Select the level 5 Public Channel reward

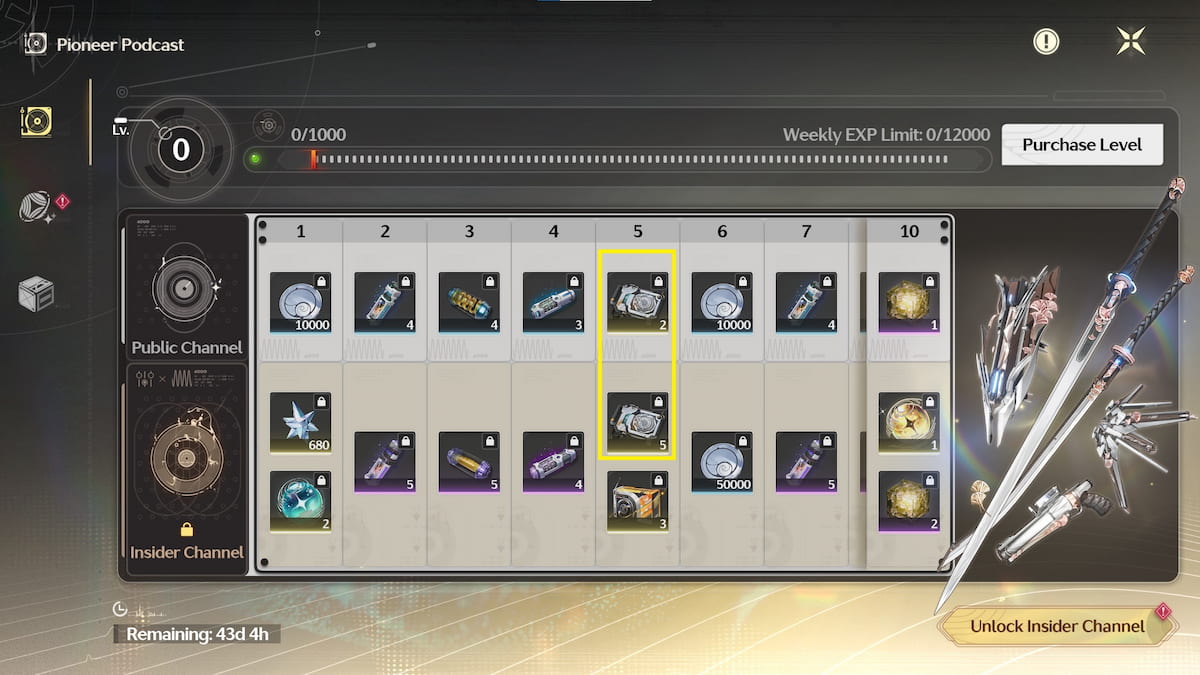(x=638, y=302)
